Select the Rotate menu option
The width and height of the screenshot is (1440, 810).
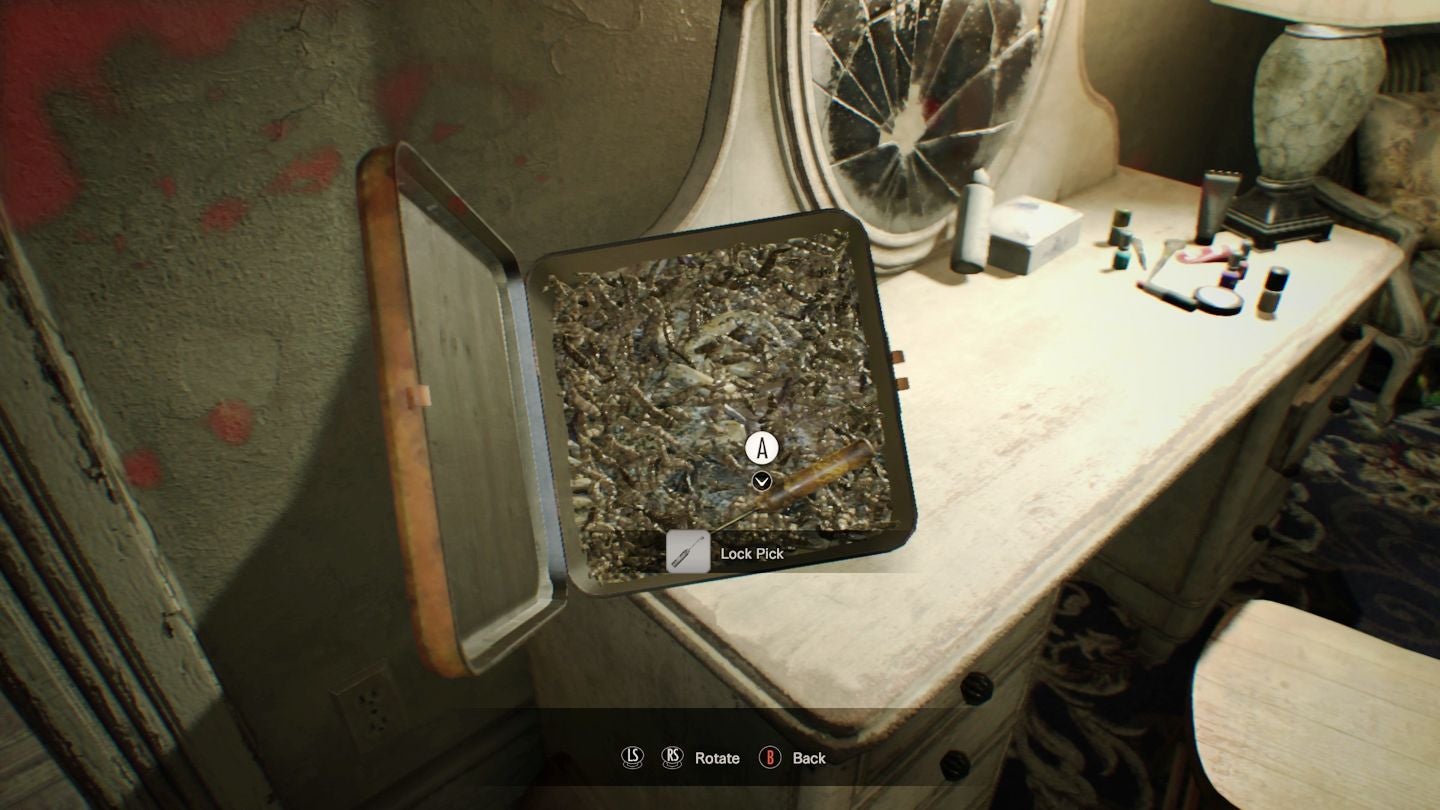pyautogui.click(x=716, y=759)
